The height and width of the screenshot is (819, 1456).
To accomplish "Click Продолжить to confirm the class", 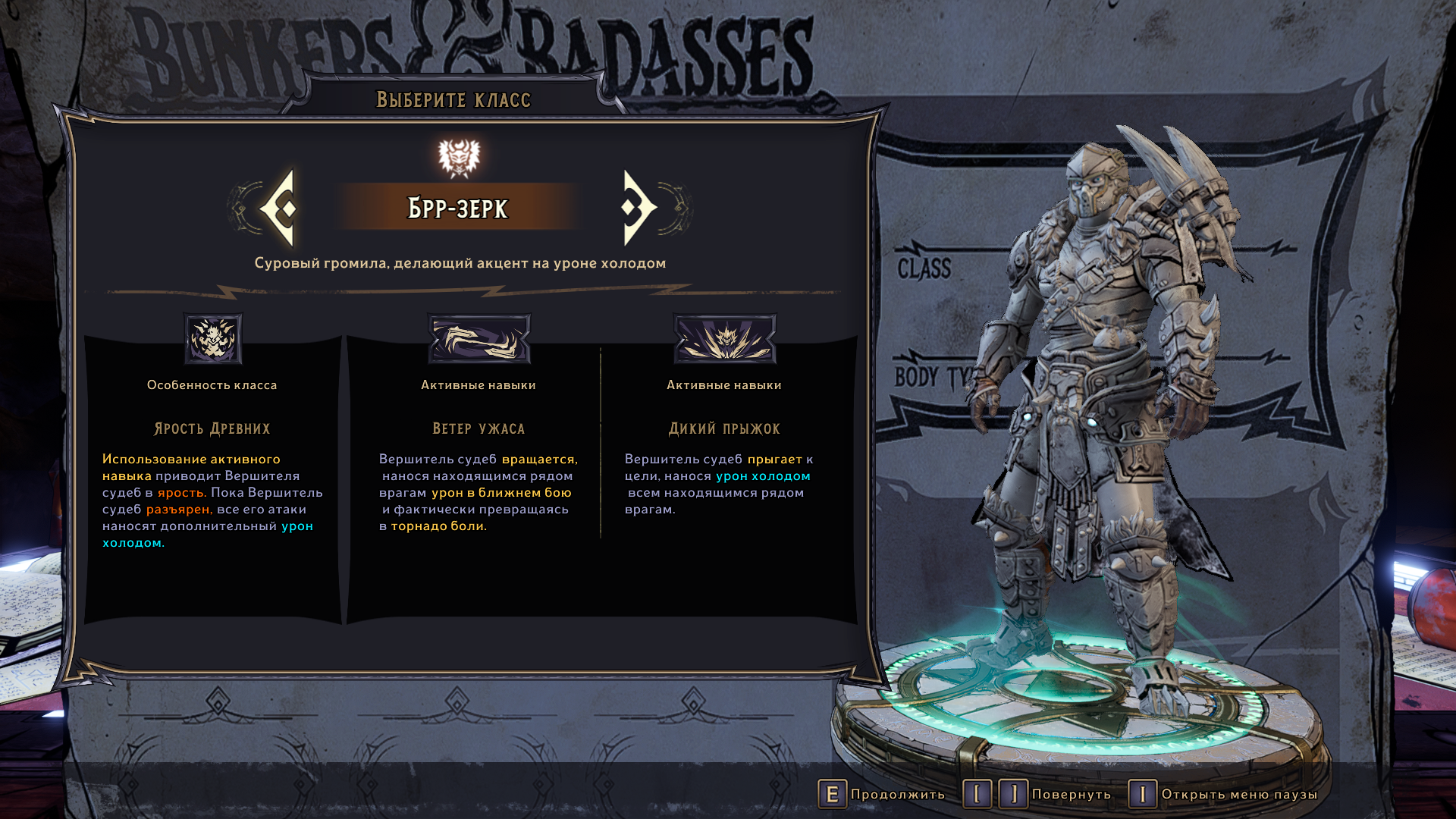I will click(881, 794).
